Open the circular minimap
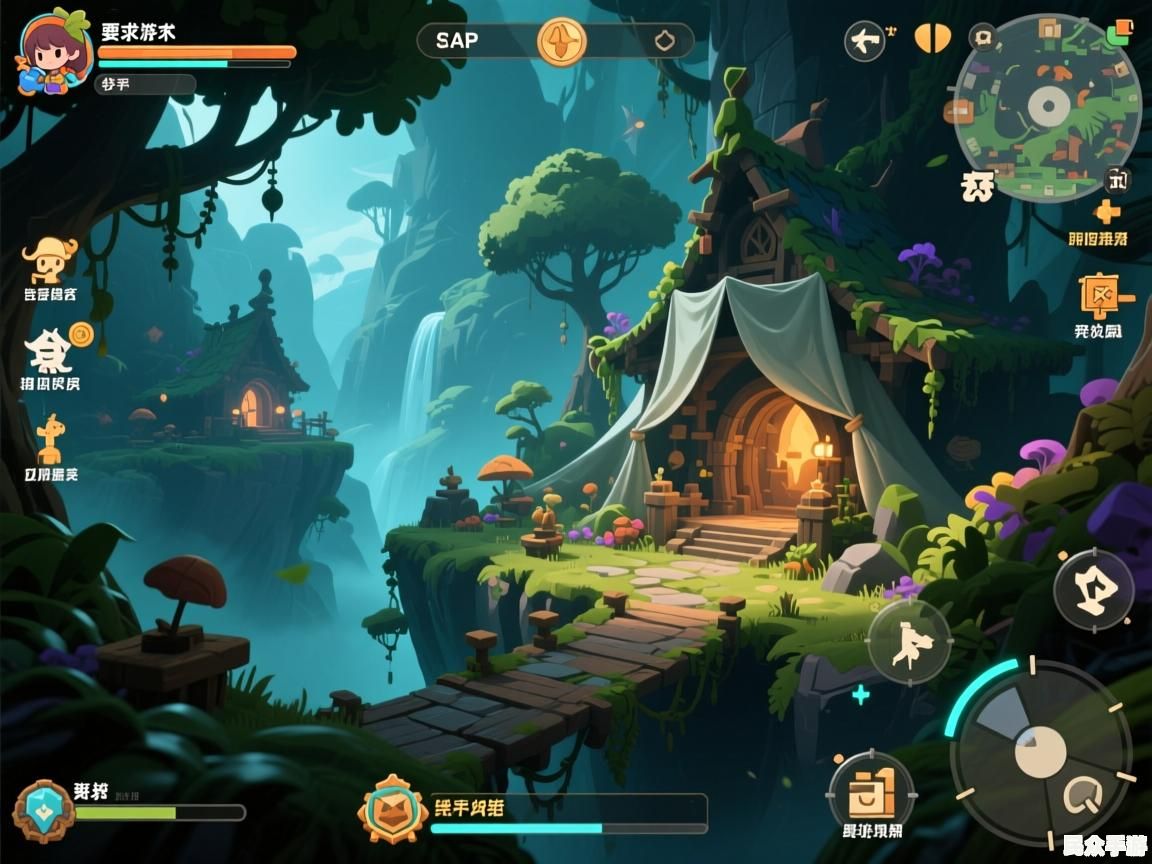 (1047, 106)
